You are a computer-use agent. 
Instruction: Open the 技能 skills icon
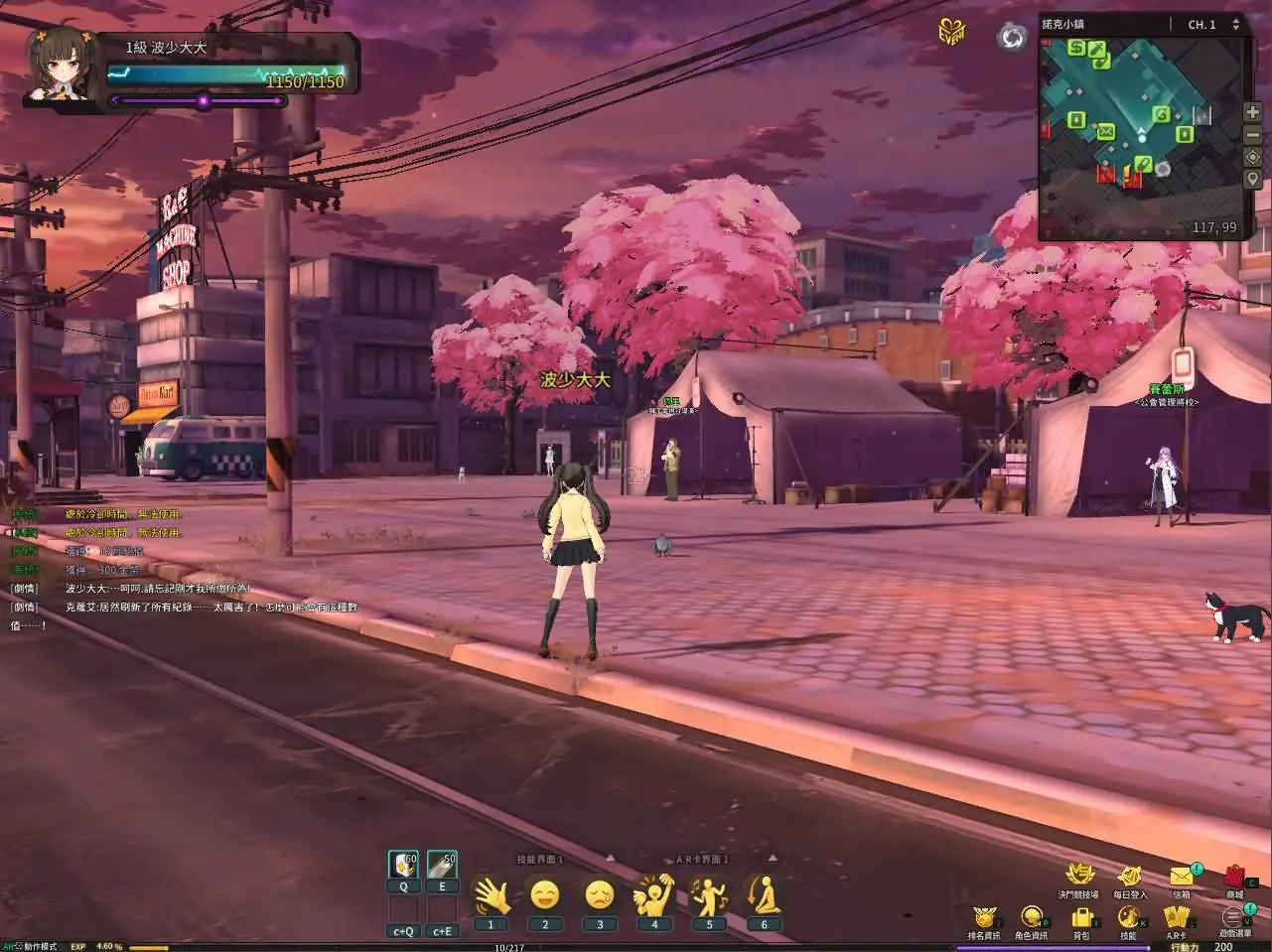[1129, 914]
